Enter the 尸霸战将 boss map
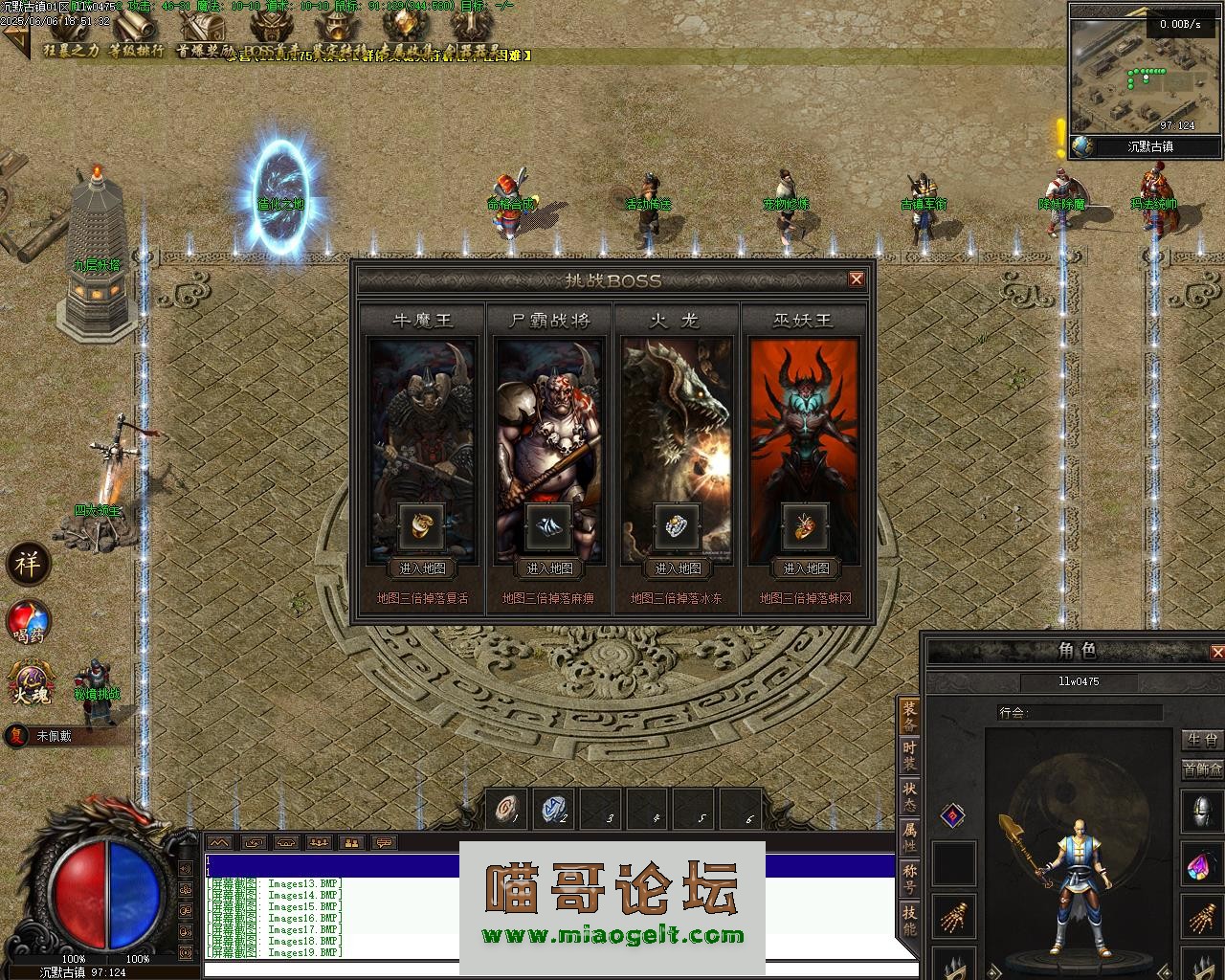This screenshot has height=980, width=1225. click(549, 568)
